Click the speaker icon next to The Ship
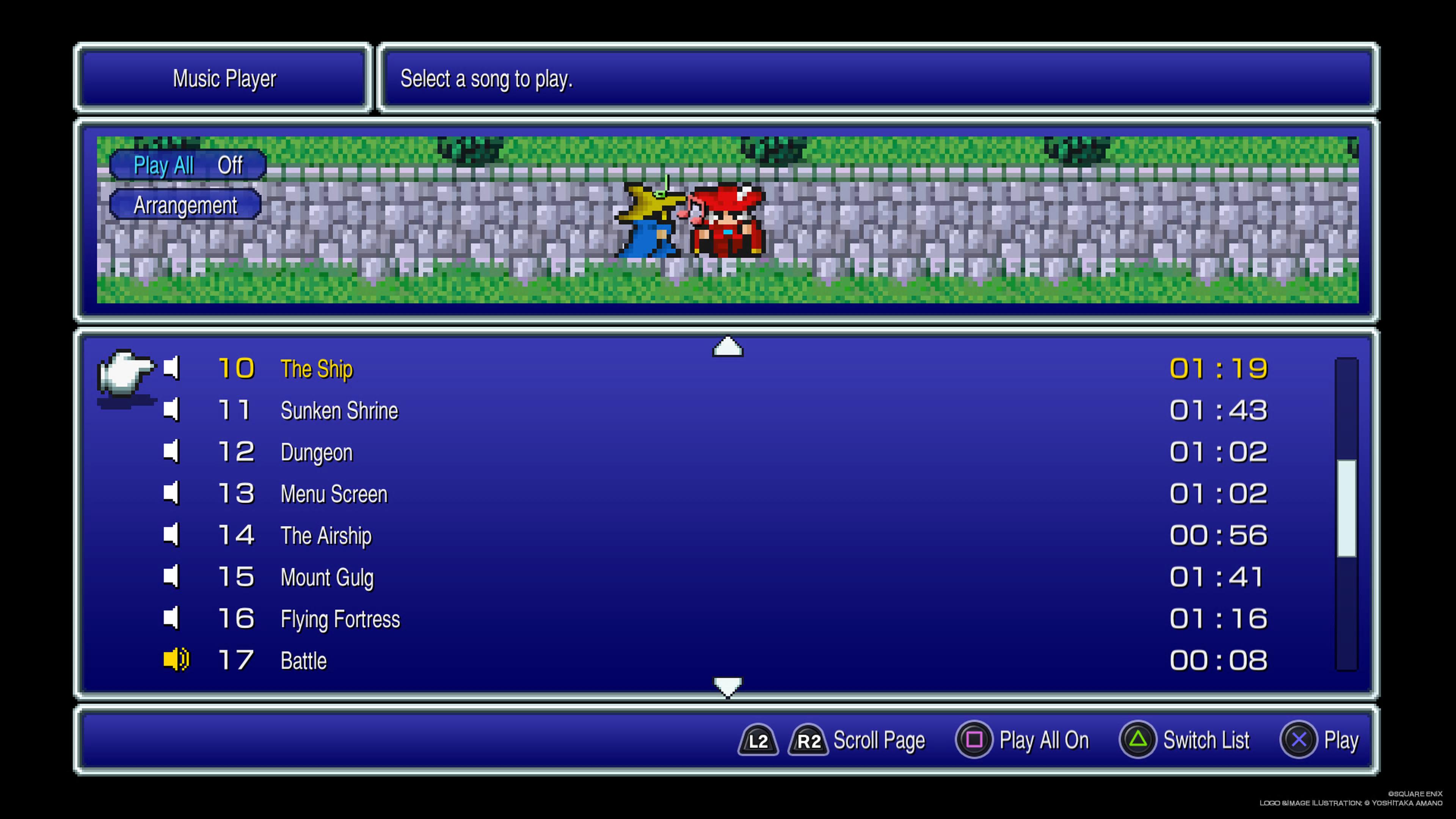This screenshot has width=1456, height=819. click(x=171, y=368)
